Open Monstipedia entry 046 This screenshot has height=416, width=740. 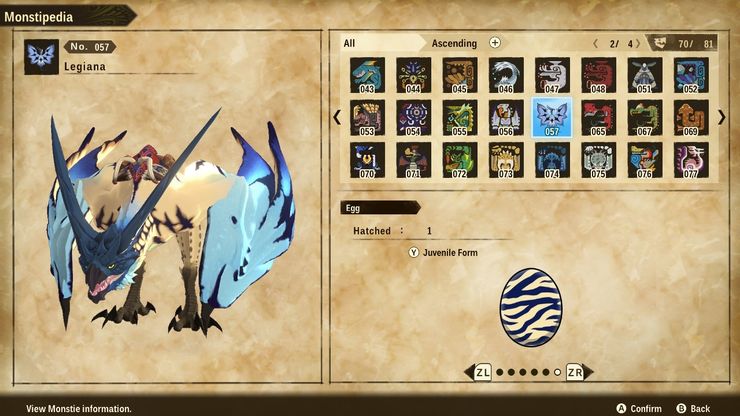tap(505, 75)
